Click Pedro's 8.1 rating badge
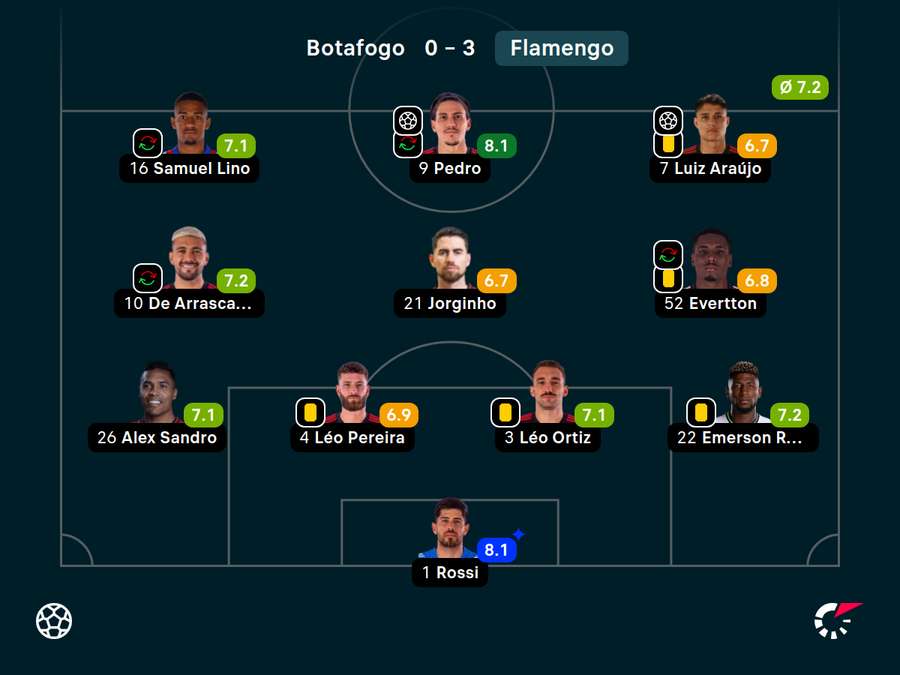 point(496,146)
